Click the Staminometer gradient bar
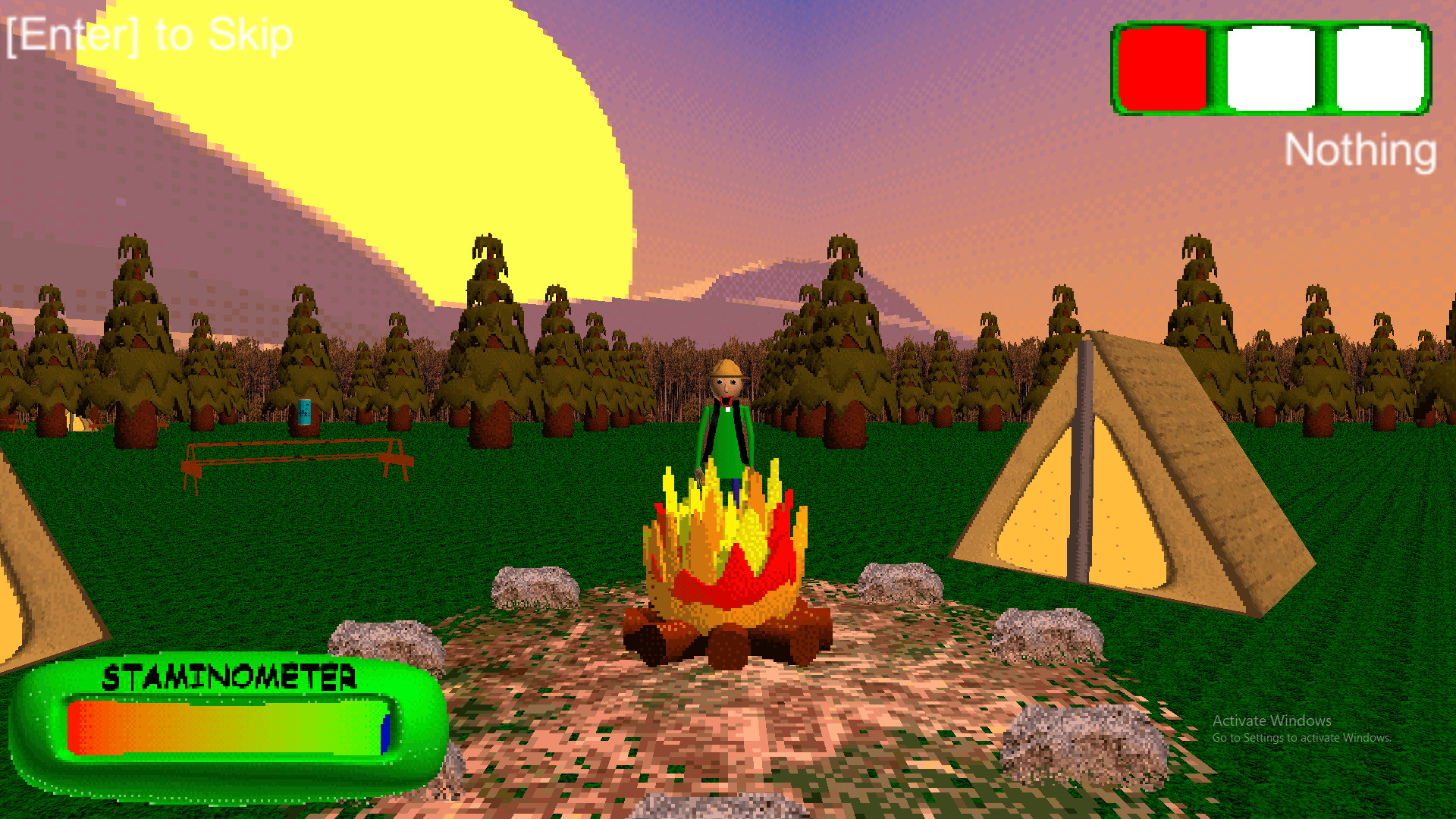Viewport: 1456px width, 819px height. coord(227,730)
